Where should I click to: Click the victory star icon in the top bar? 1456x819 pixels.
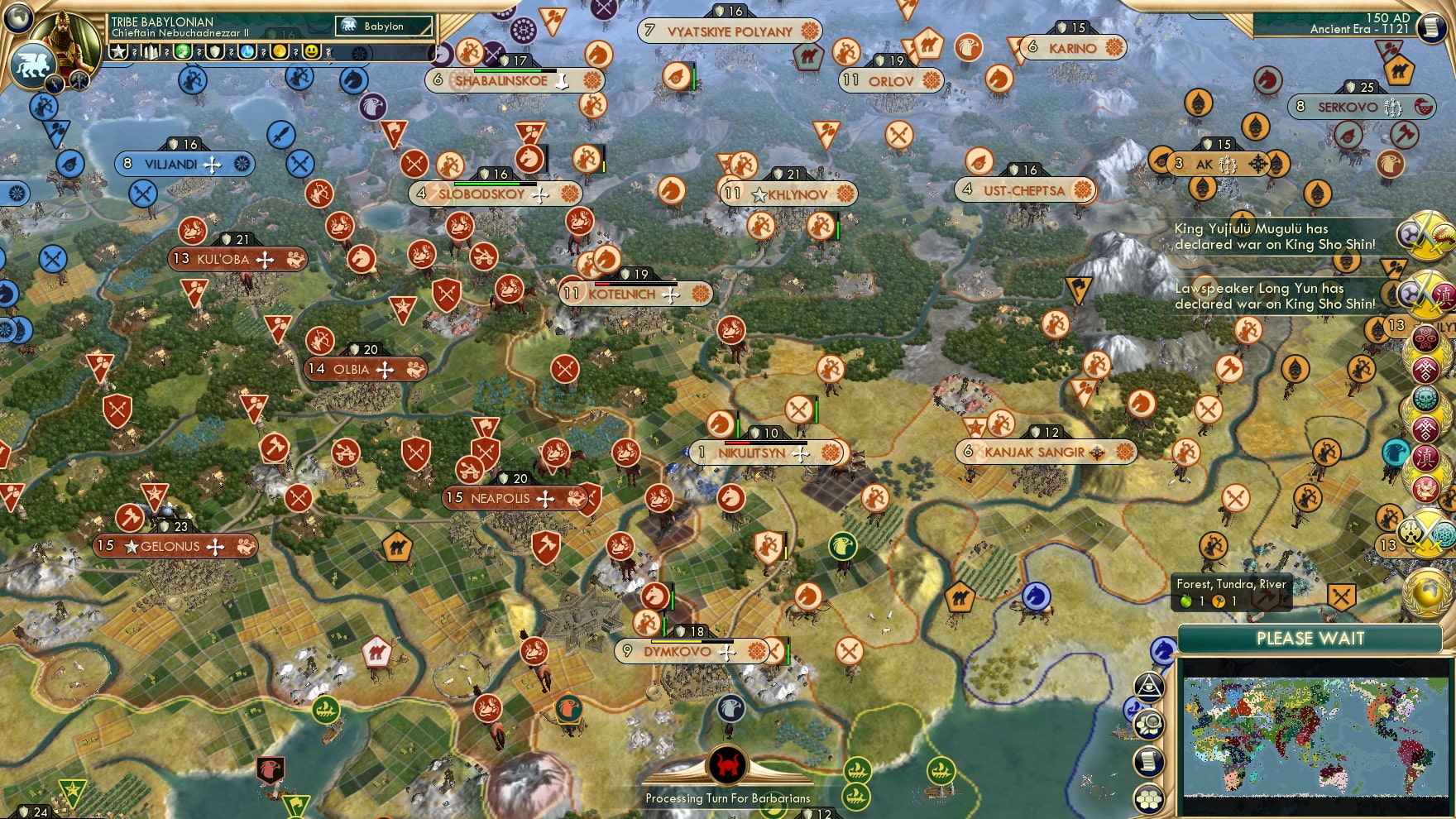tap(120, 51)
